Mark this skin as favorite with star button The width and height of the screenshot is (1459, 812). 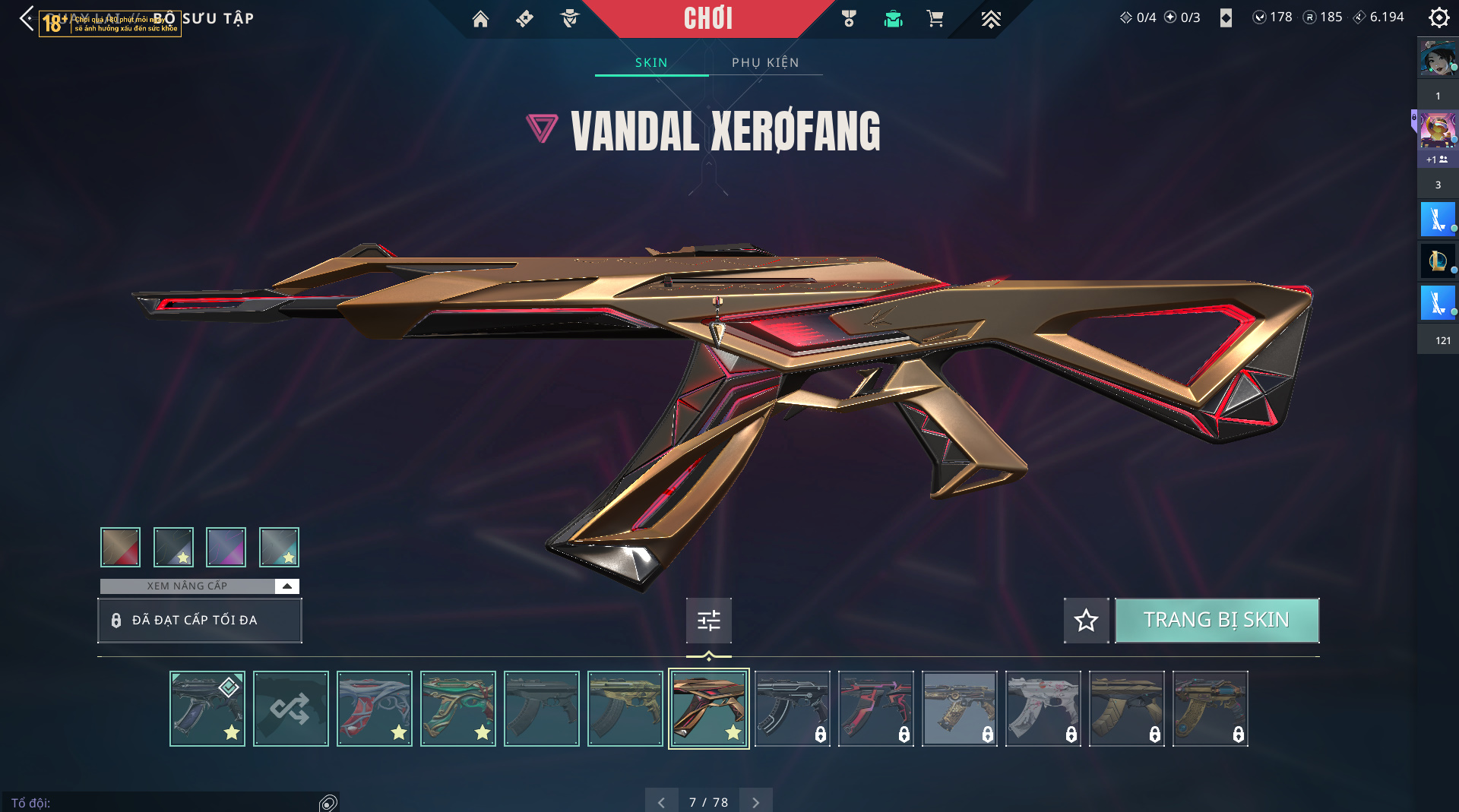click(x=1086, y=621)
